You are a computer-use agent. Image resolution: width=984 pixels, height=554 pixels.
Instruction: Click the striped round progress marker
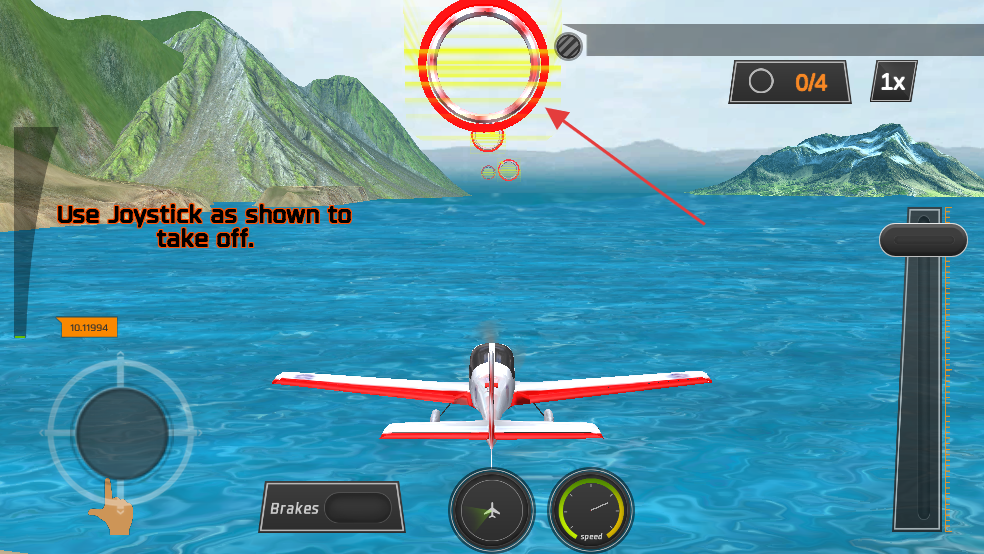click(x=569, y=45)
